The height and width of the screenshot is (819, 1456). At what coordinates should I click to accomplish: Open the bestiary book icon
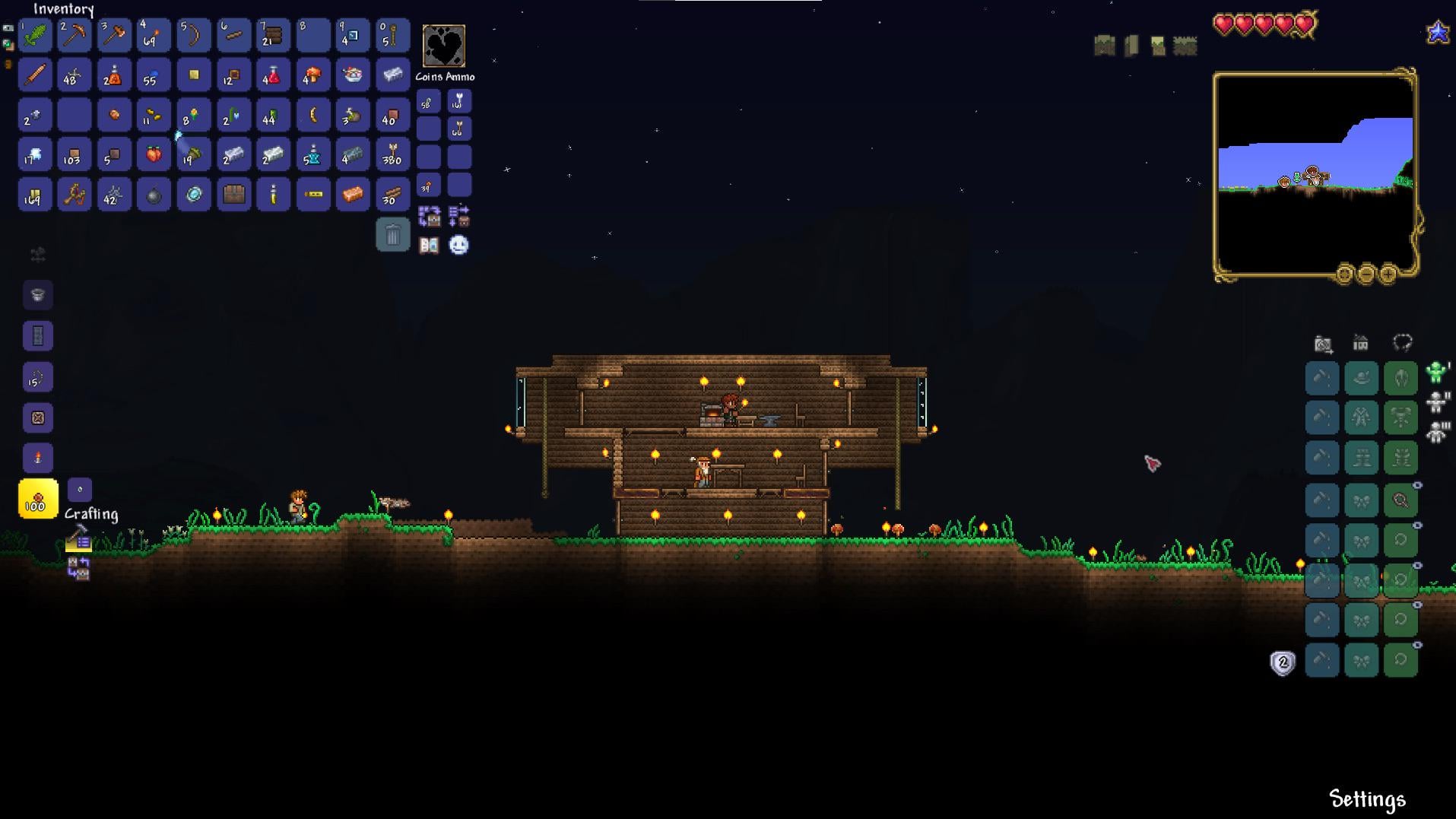(429, 245)
